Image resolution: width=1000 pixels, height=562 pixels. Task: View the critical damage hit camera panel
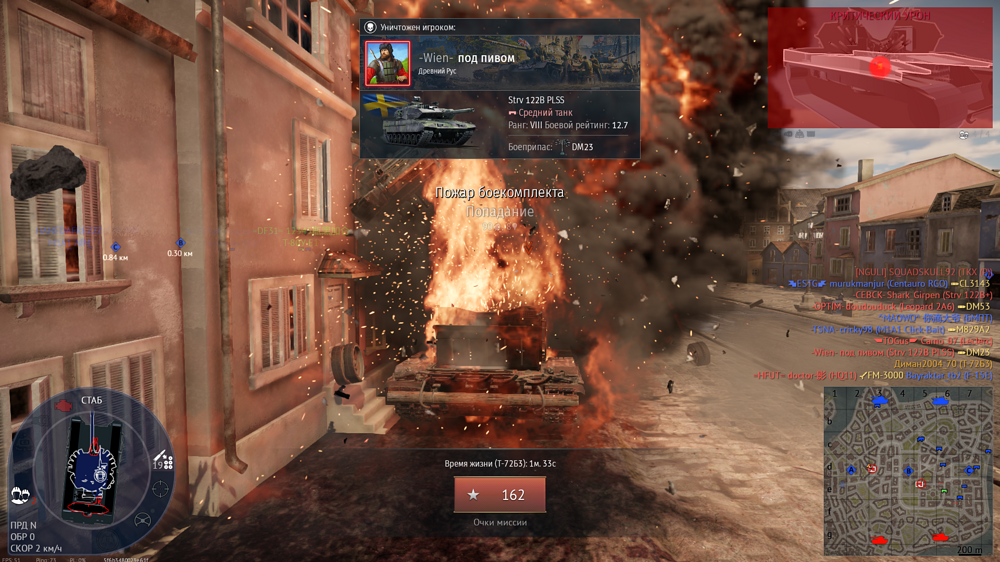(x=880, y=68)
